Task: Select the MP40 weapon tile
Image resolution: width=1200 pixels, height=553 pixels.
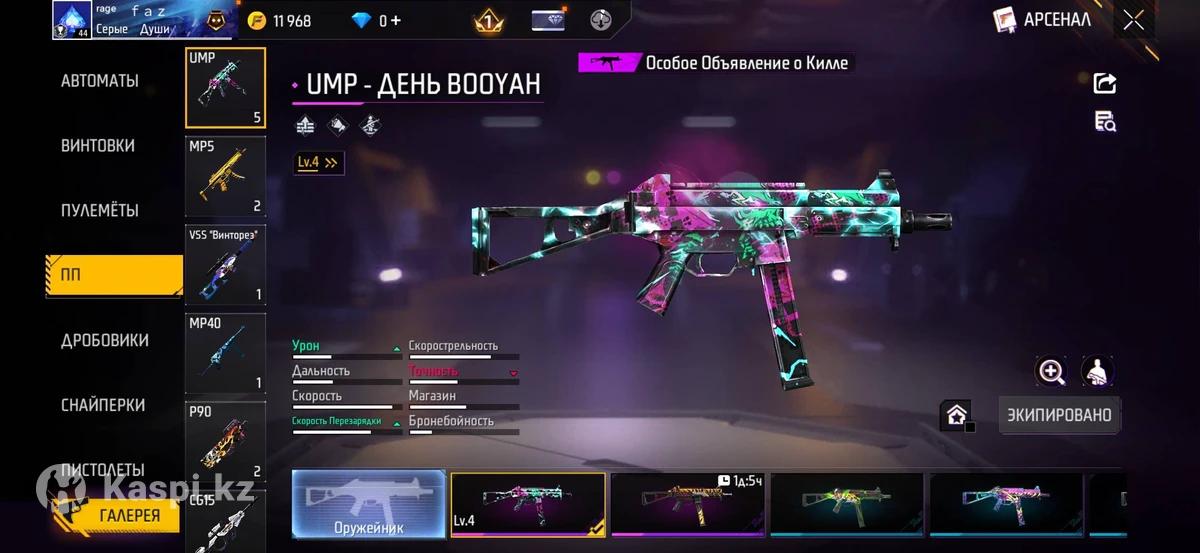Action: tap(225, 353)
